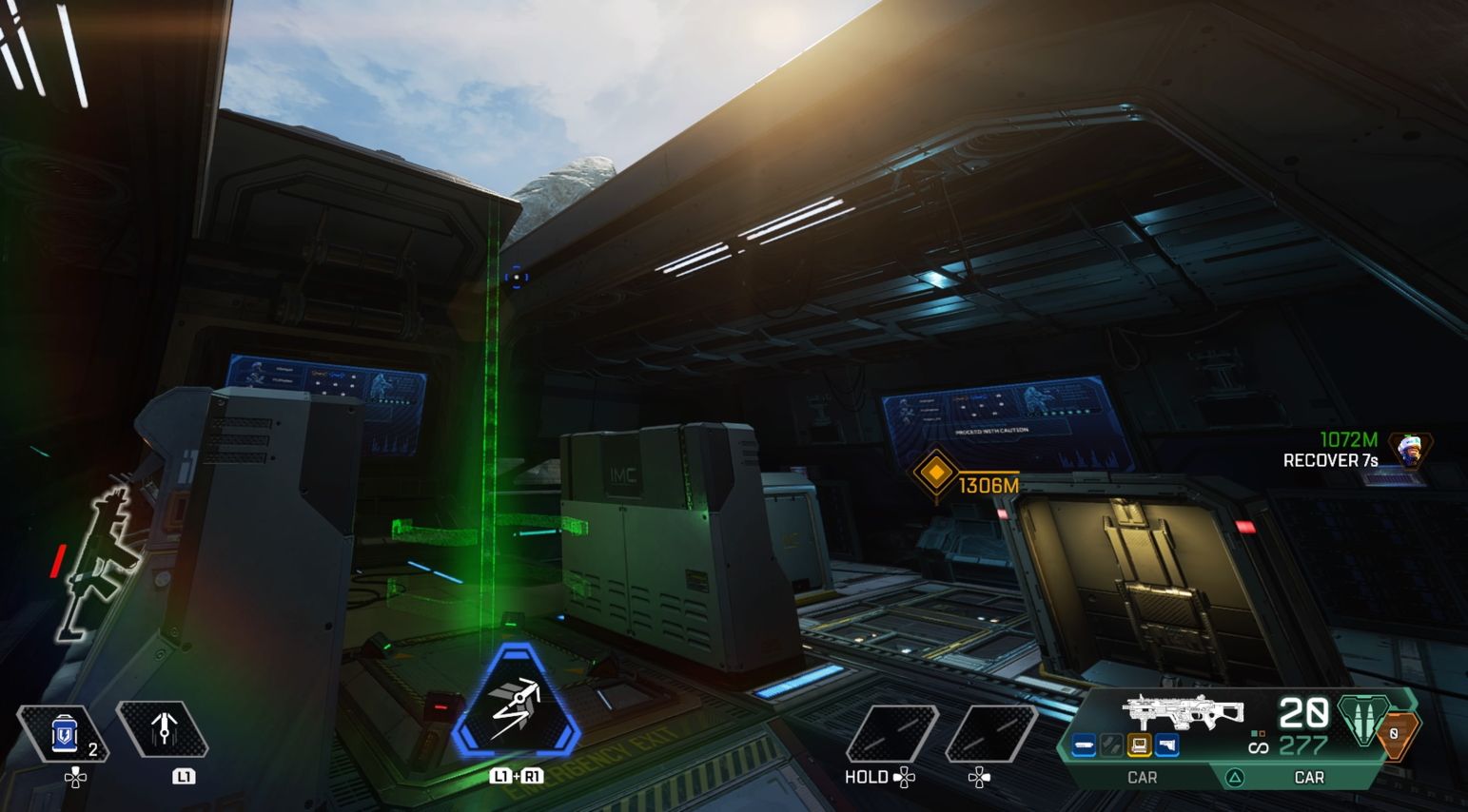
Task: Toggle the fire mode infinity symbol
Action: (1260, 747)
